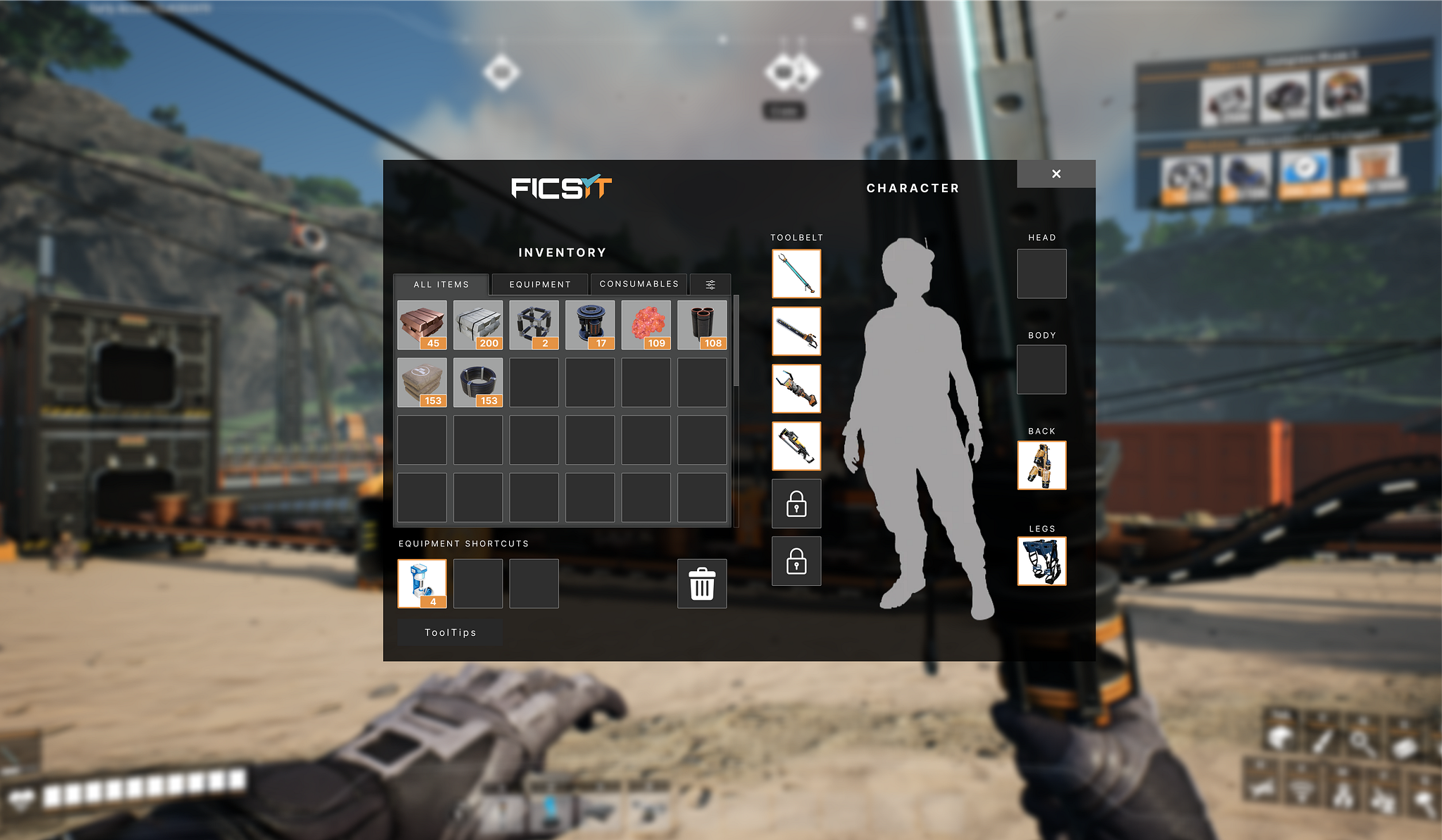
Task: Select the concrete bag stack
Action: pyautogui.click(x=422, y=382)
